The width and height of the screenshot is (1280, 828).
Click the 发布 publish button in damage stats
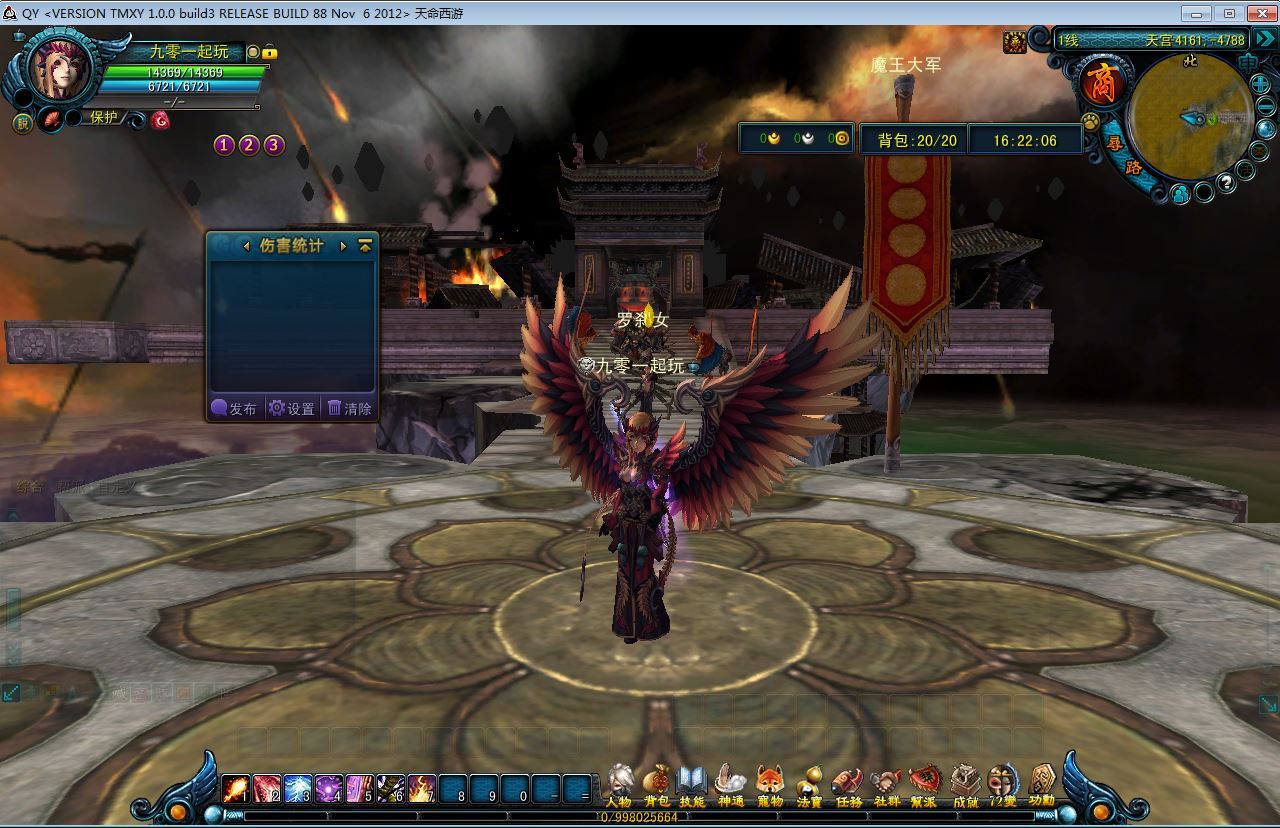[x=235, y=408]
